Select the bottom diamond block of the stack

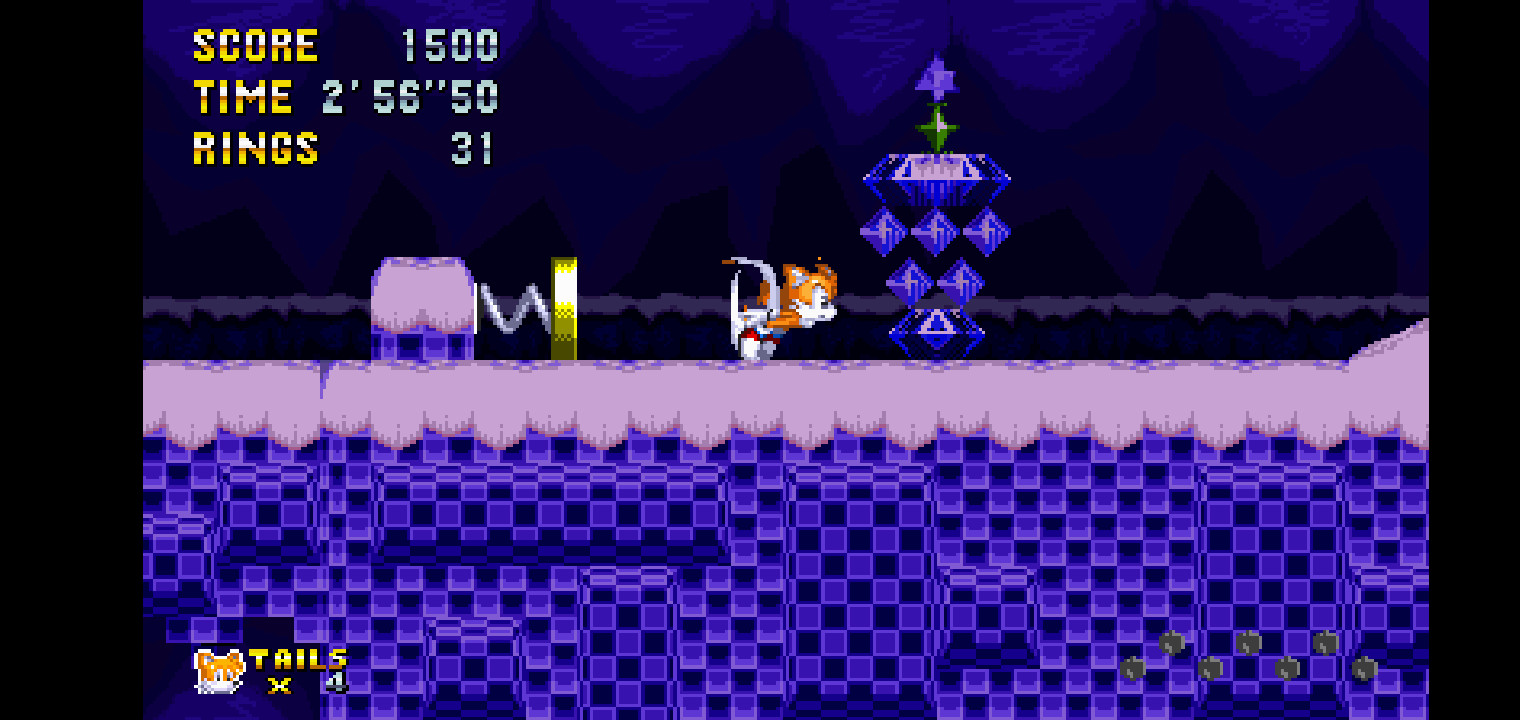click(x=935, y=330)
